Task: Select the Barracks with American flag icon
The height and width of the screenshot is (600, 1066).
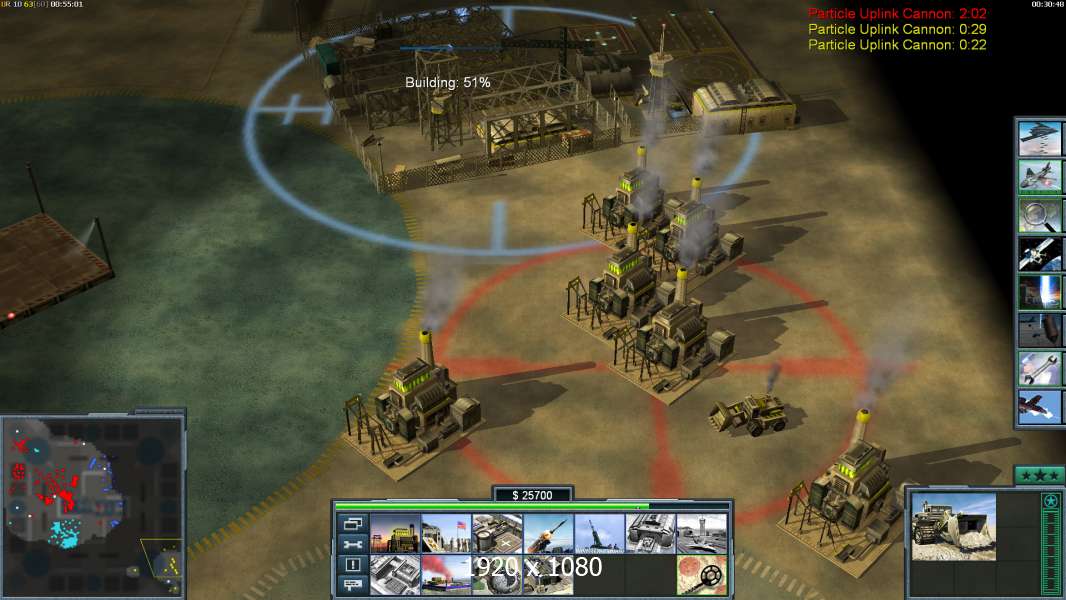Action: pyautogui.click(x=446, y=534)
